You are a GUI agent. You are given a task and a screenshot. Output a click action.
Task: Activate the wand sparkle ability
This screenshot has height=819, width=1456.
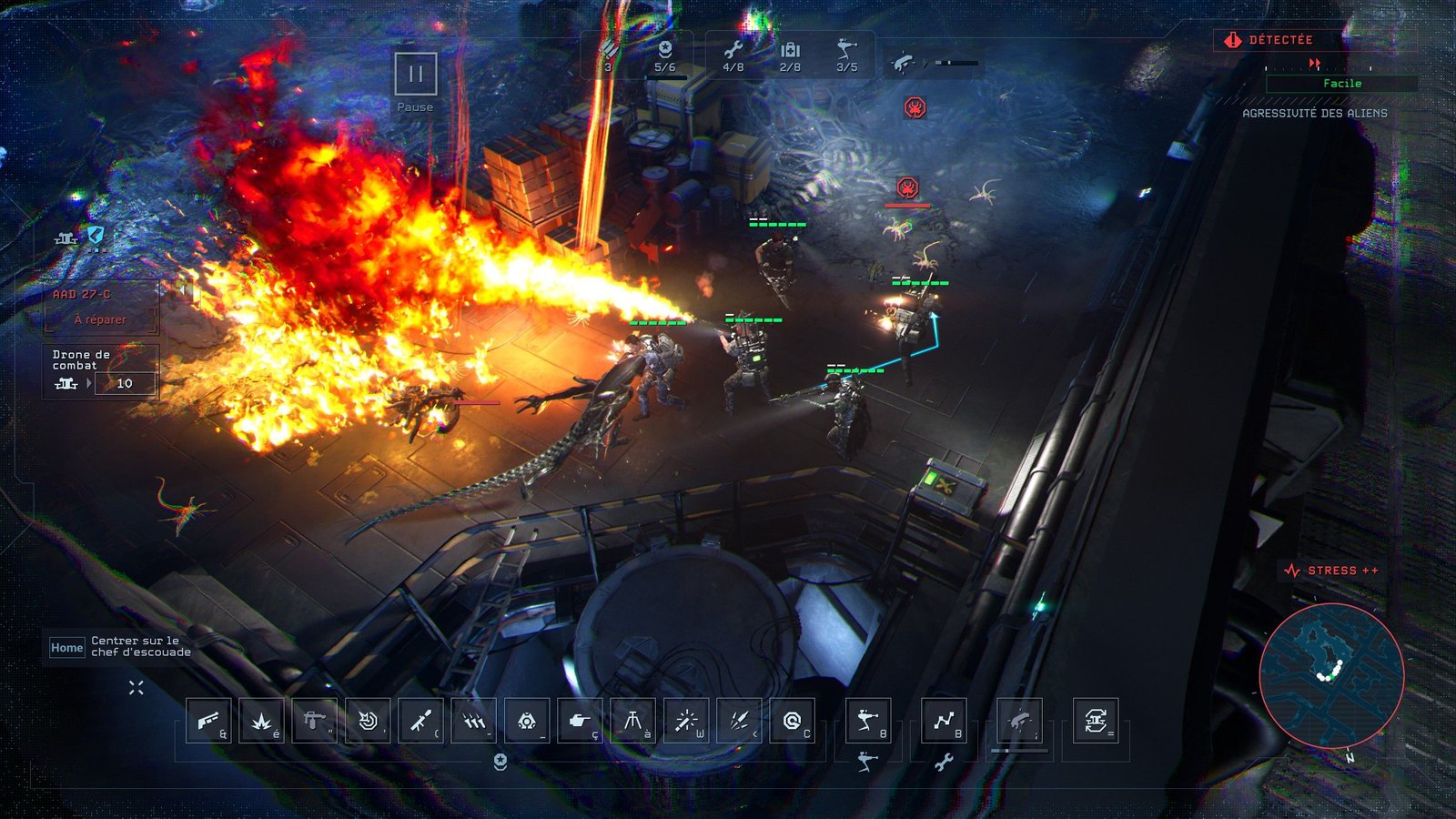click(685, 721)
